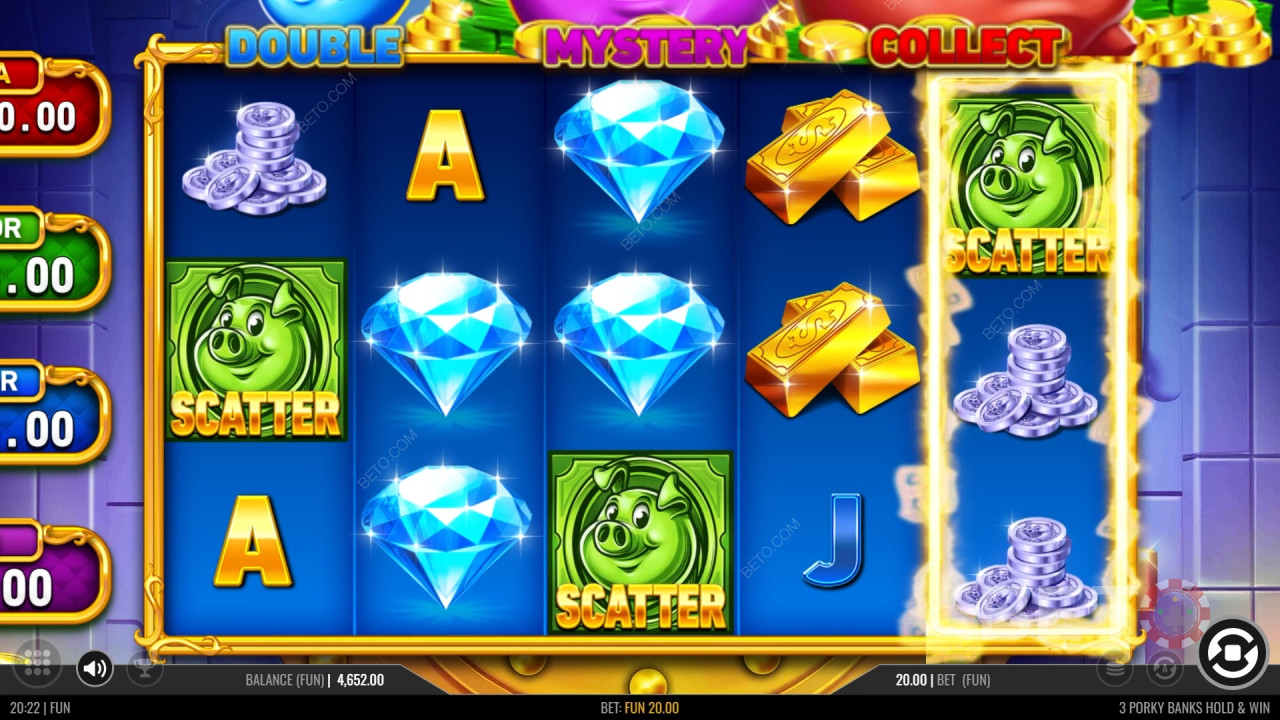Open the nine-dot game menu
Screen dimensions: 1280x720
(37, 661)
